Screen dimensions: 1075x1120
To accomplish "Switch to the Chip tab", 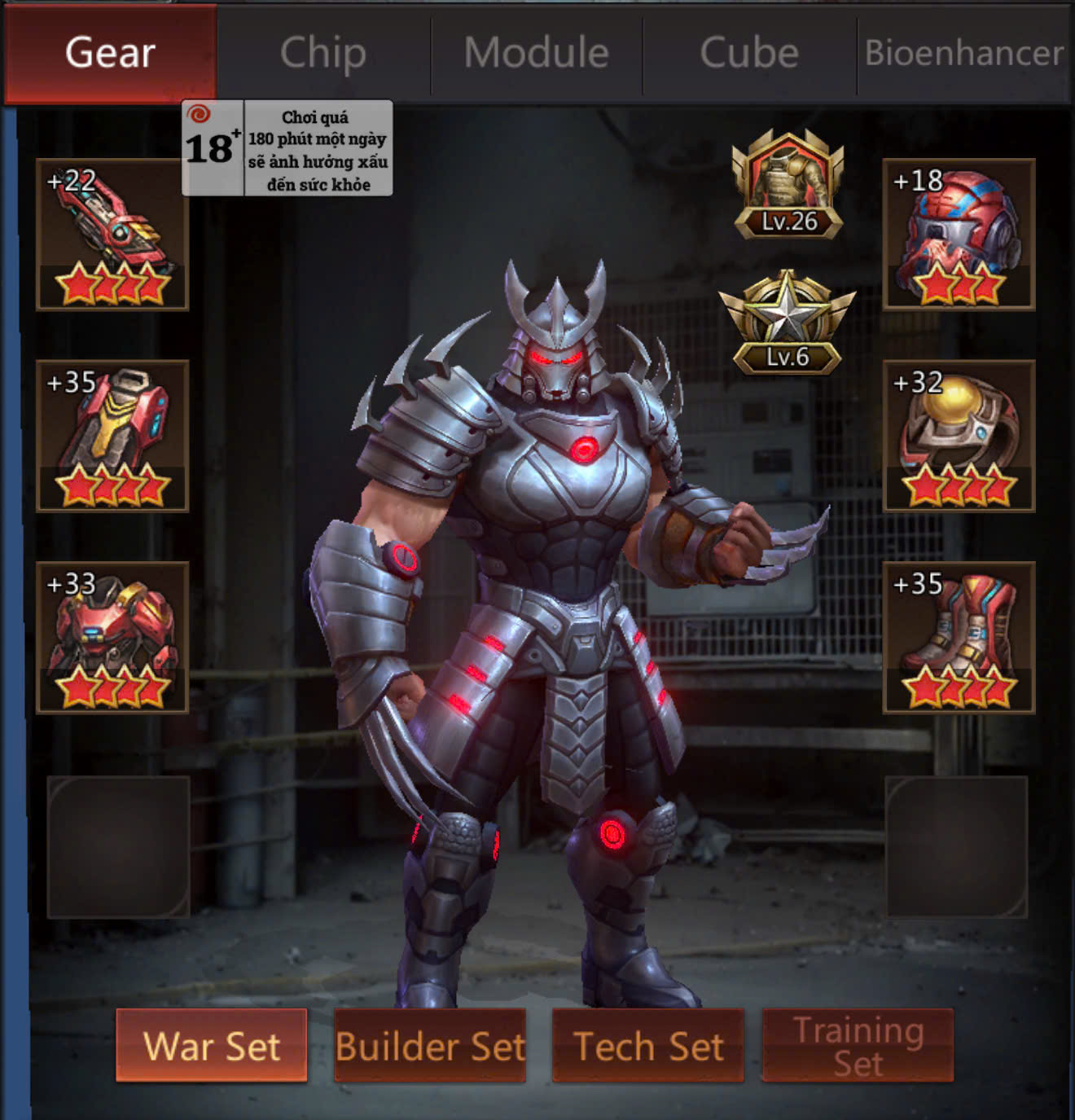I will [x=322, y=53].
